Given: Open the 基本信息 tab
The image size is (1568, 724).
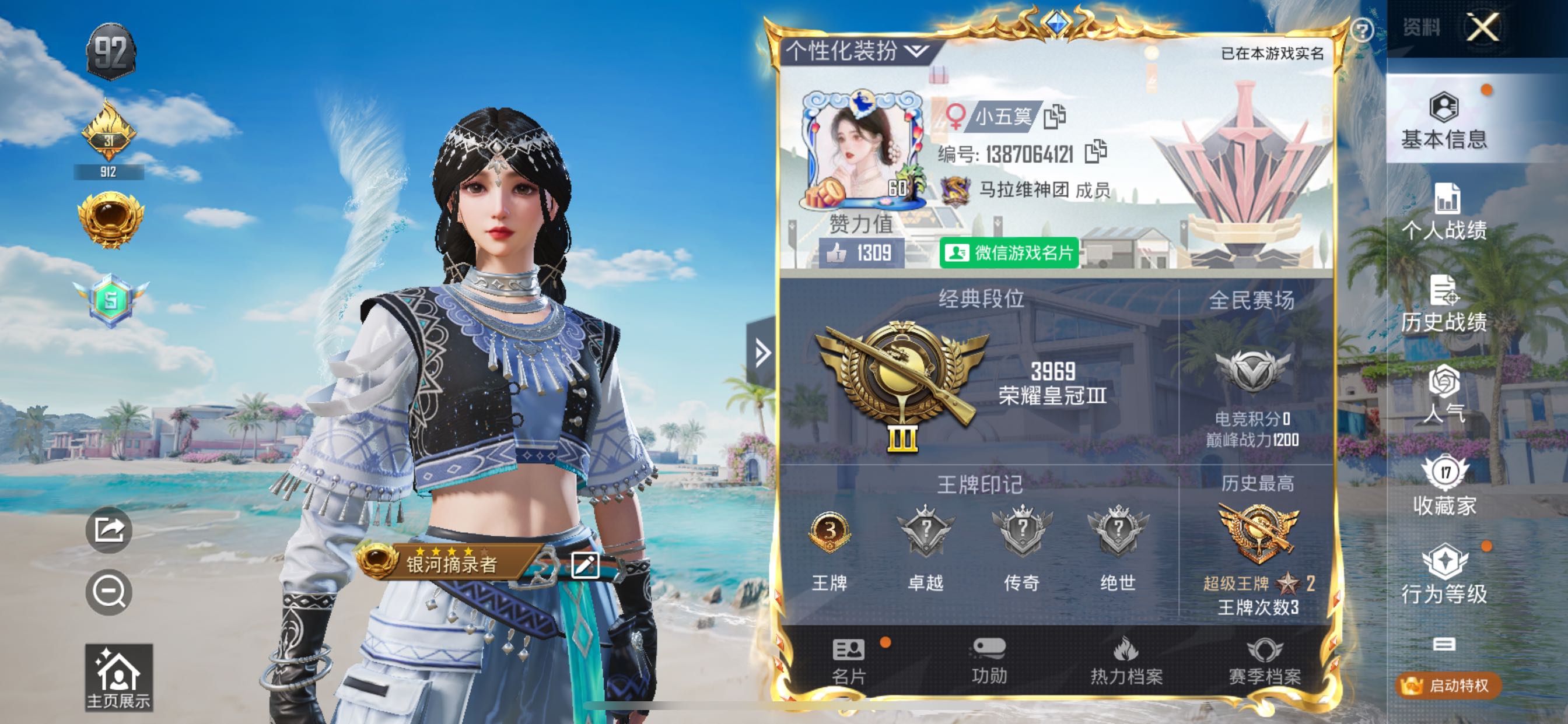Looking at the screenshot, I should (1444, 121).
